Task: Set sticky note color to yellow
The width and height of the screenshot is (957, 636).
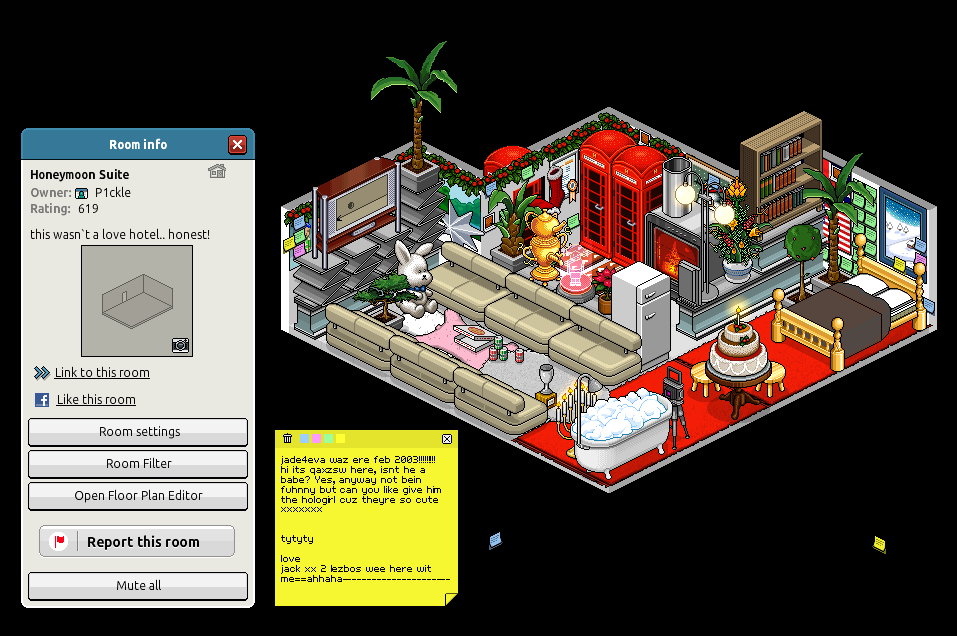Action: coord(341,438)
